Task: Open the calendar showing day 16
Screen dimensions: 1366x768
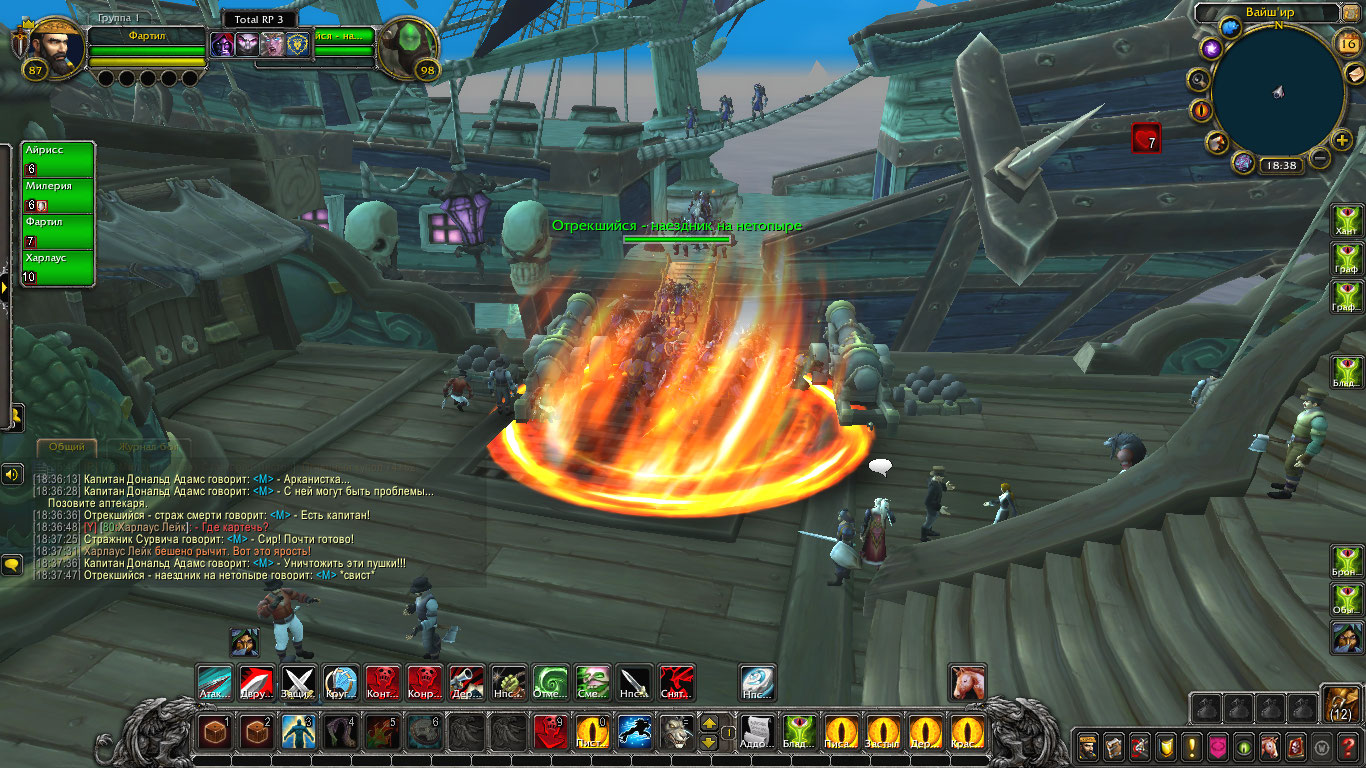Action: point(1346,43)
